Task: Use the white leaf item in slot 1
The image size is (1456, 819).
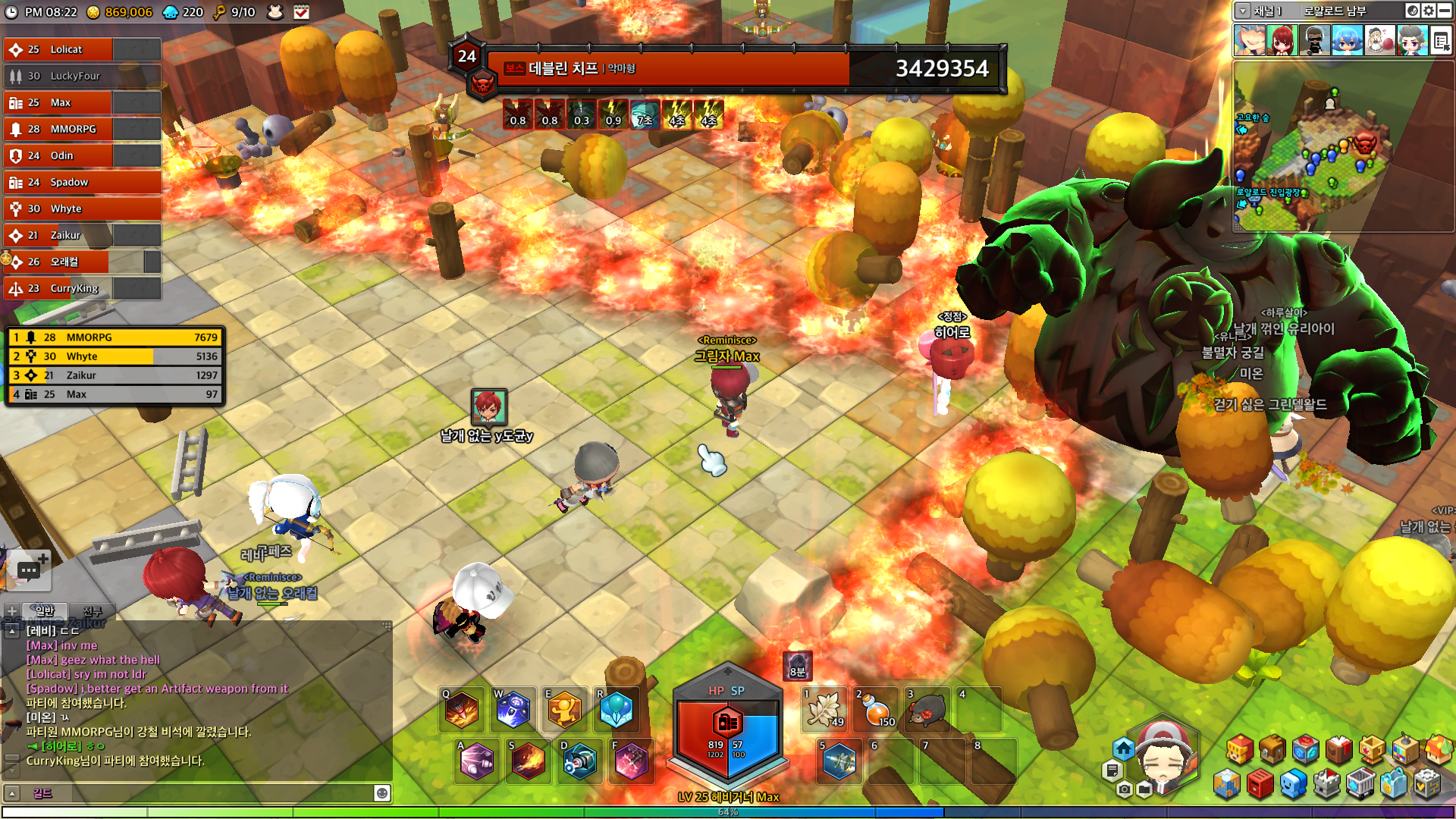Action: pos(824,711)
